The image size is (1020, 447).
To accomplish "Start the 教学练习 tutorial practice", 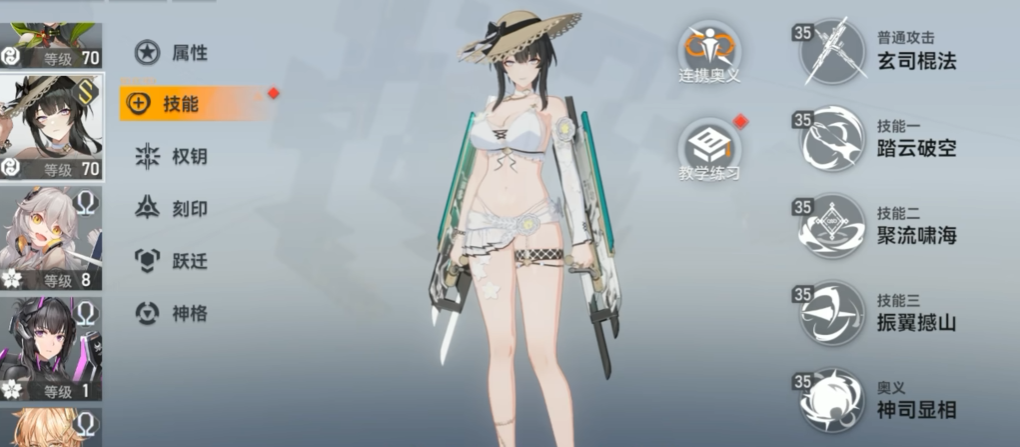I will click(709, 148).
